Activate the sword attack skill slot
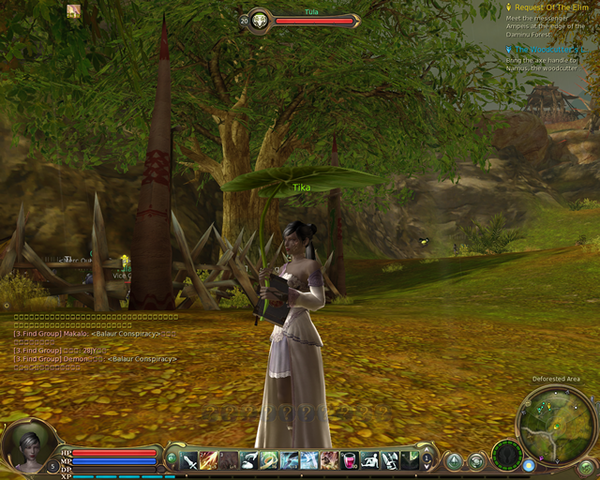This screenshot has height=480, width=600. coord(189,460)
